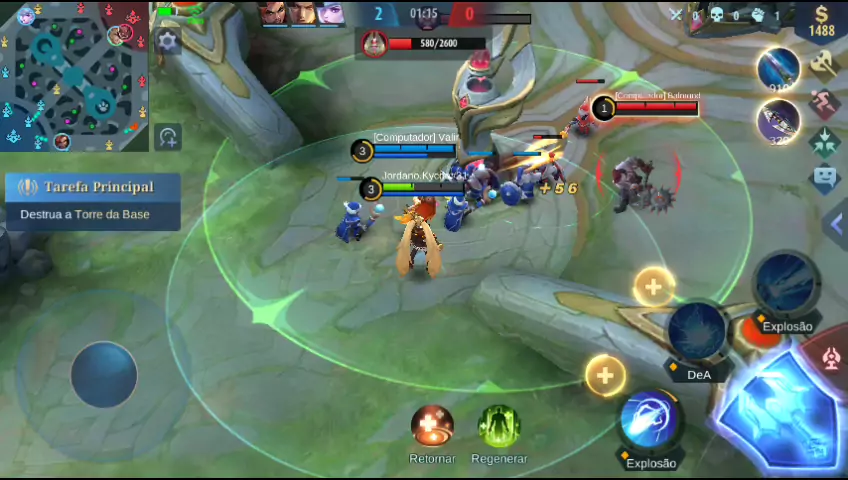Cast the upper Explosão skill
Image resolution: width=848 pixels, height=480 pixels.
coord(787,285)
